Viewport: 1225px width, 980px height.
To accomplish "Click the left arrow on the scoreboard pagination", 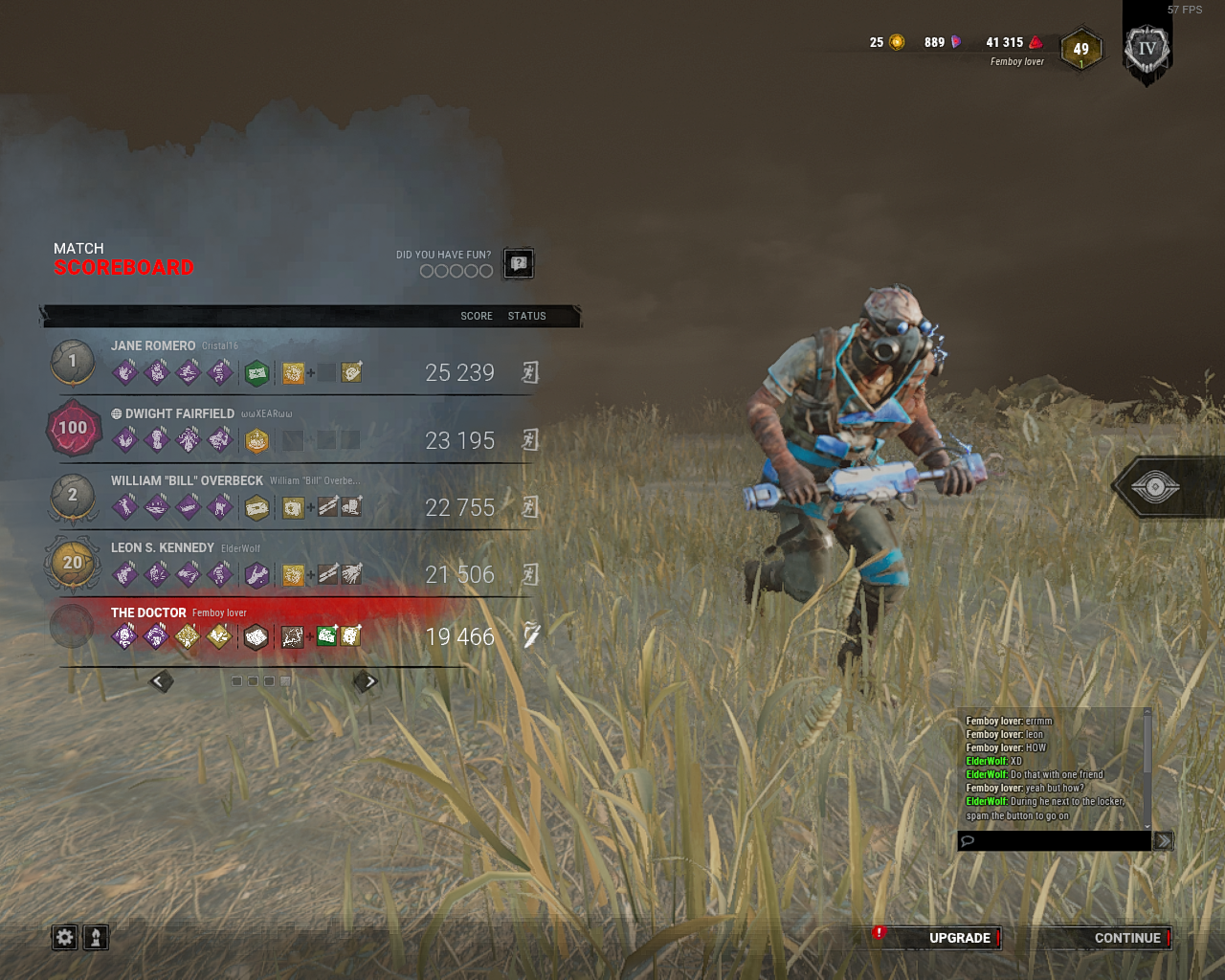I will tap(158, 680).
